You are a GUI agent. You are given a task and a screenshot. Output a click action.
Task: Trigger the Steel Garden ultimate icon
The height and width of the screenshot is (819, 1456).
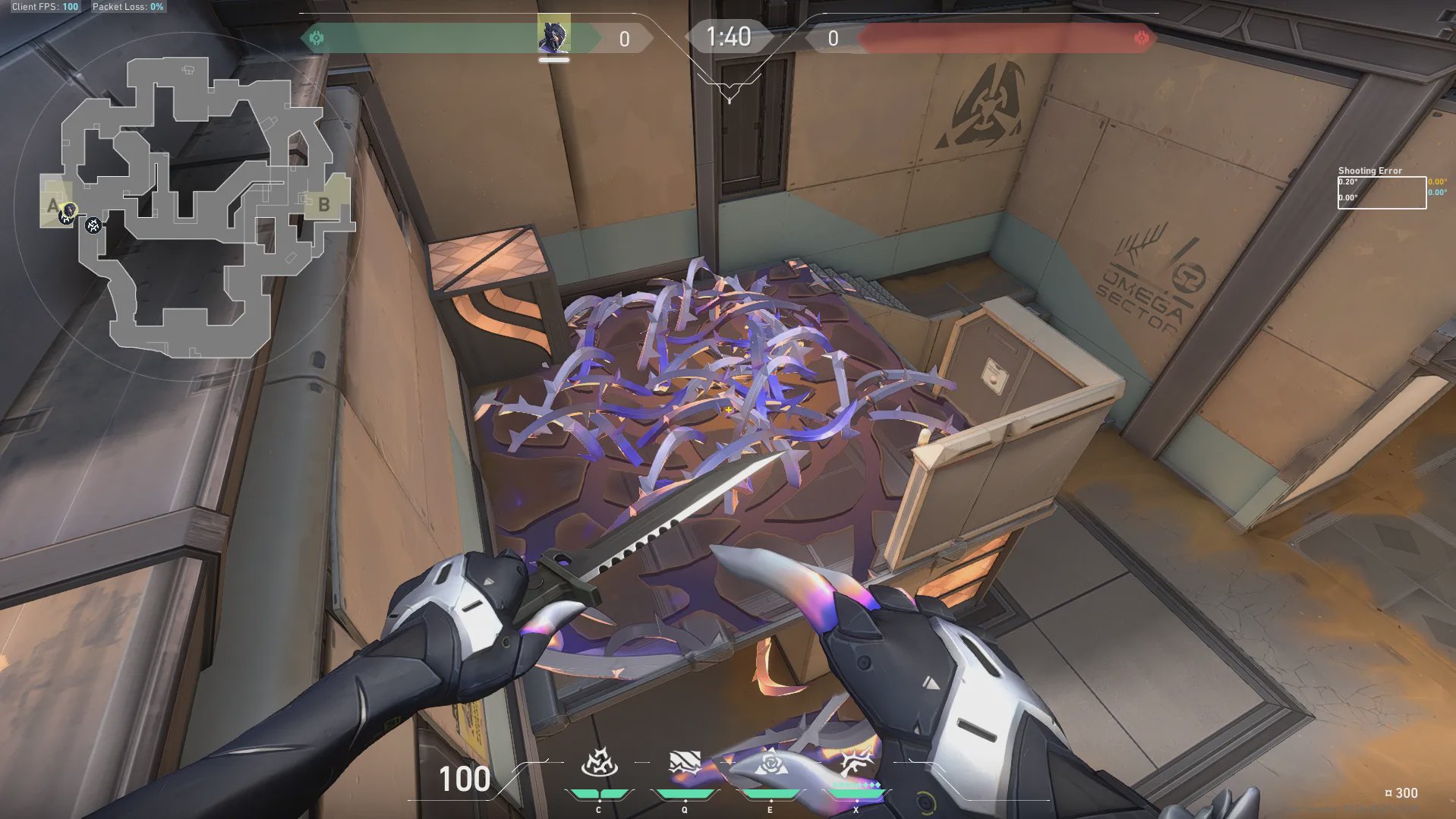pos(856,761)
